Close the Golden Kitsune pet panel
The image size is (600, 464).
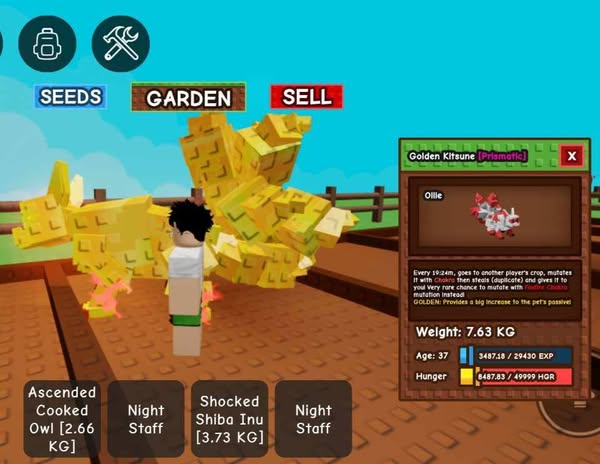[571, 156]
